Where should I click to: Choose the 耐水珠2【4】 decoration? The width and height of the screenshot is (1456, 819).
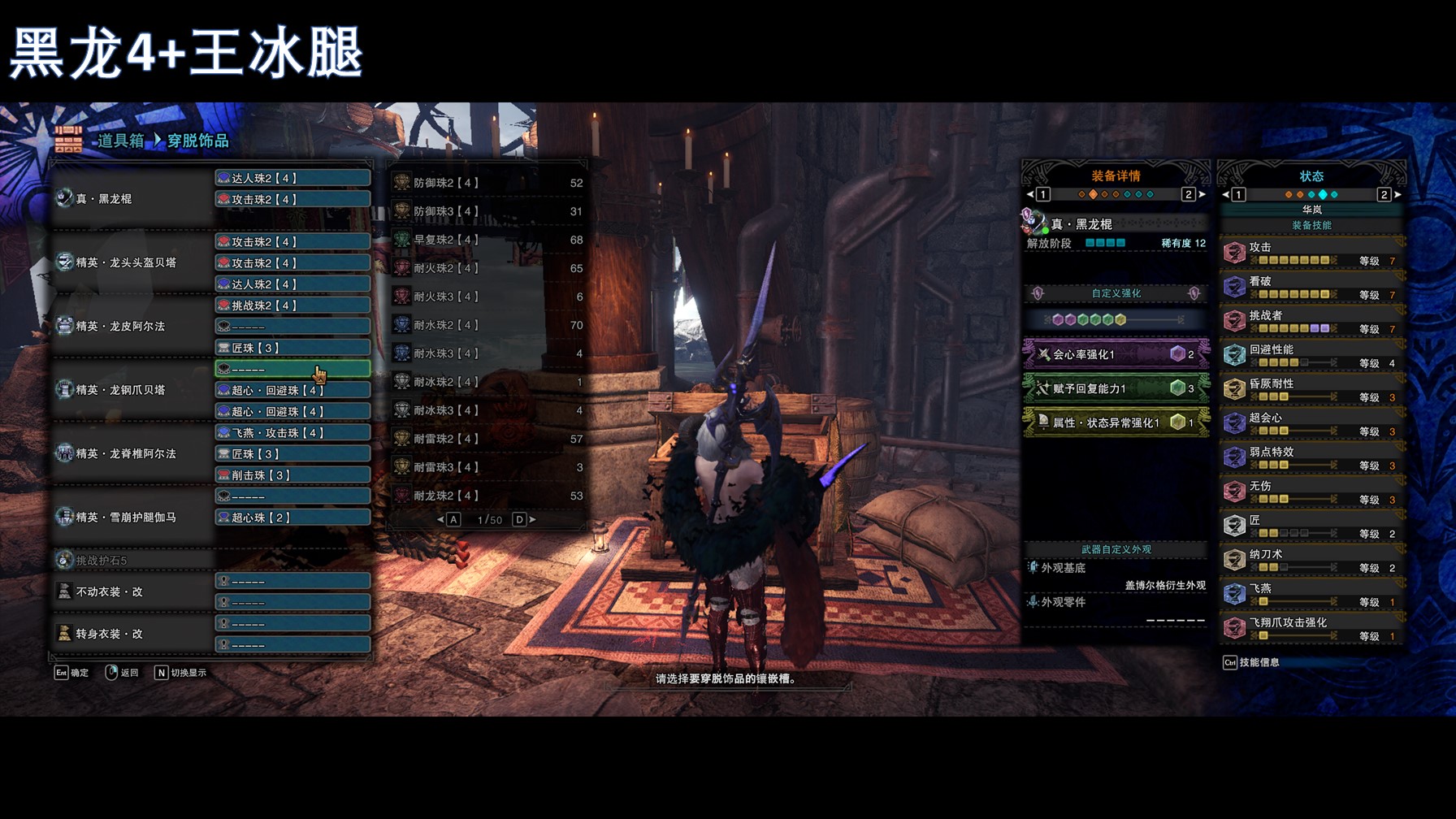pos(487,326)
